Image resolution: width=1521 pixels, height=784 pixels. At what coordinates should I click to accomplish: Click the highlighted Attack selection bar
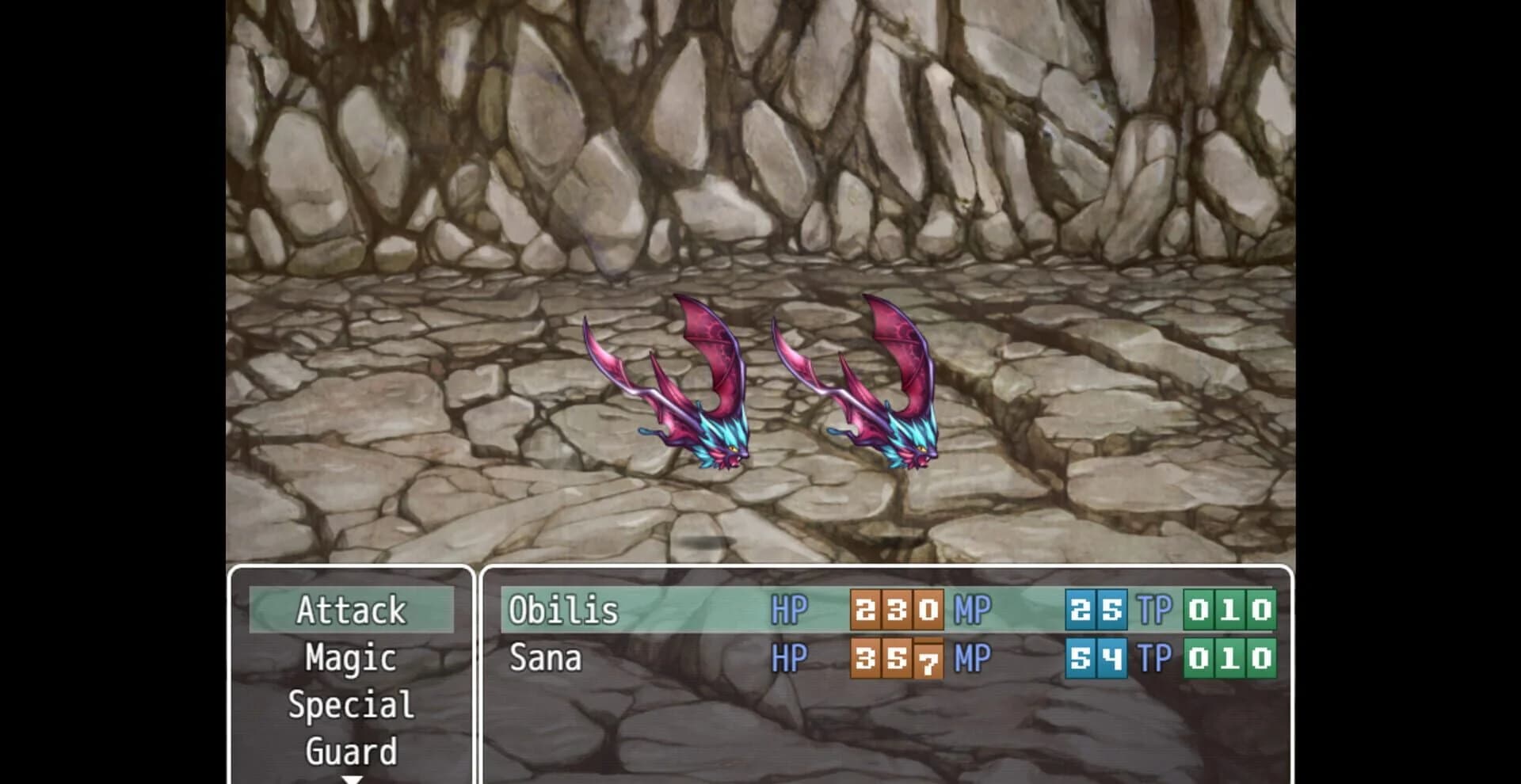tap(351, 611)
